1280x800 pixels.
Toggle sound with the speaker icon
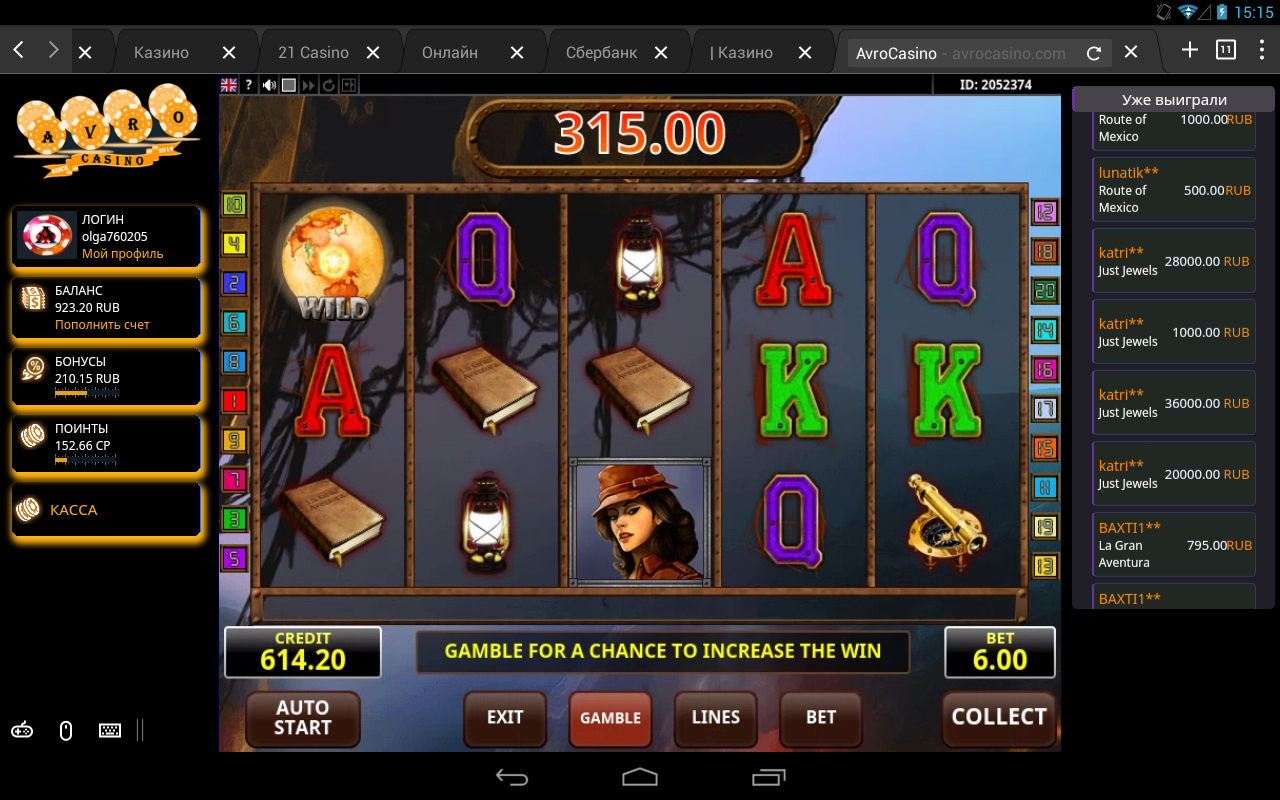(x=269, y=86)
